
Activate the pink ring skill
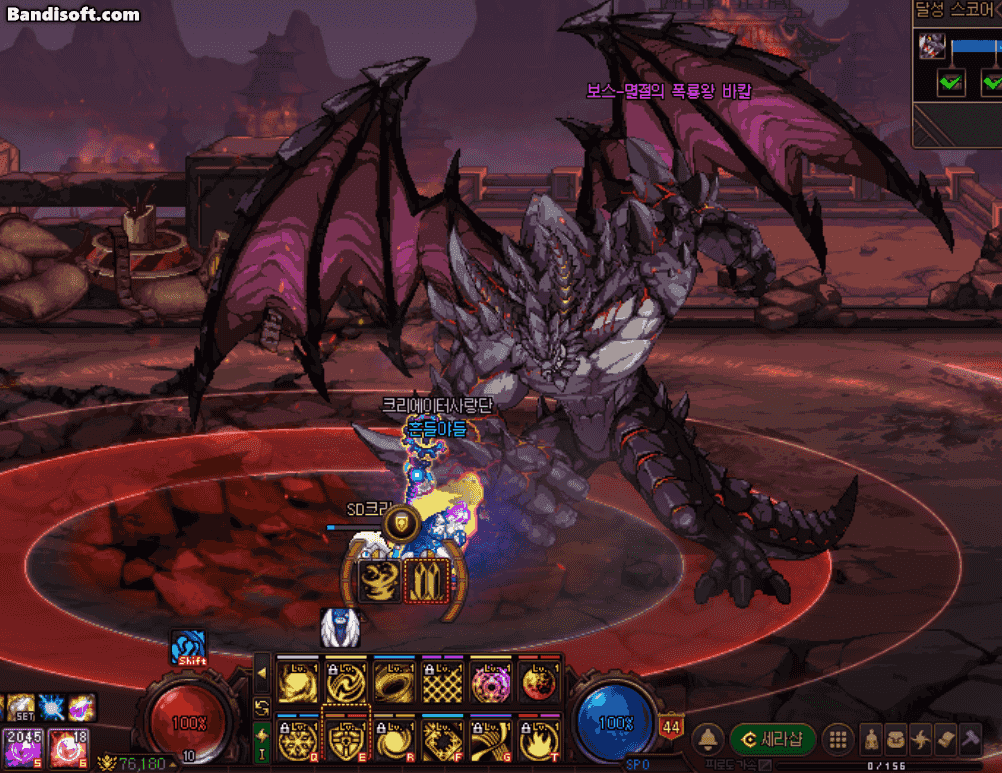pos(491,684)
